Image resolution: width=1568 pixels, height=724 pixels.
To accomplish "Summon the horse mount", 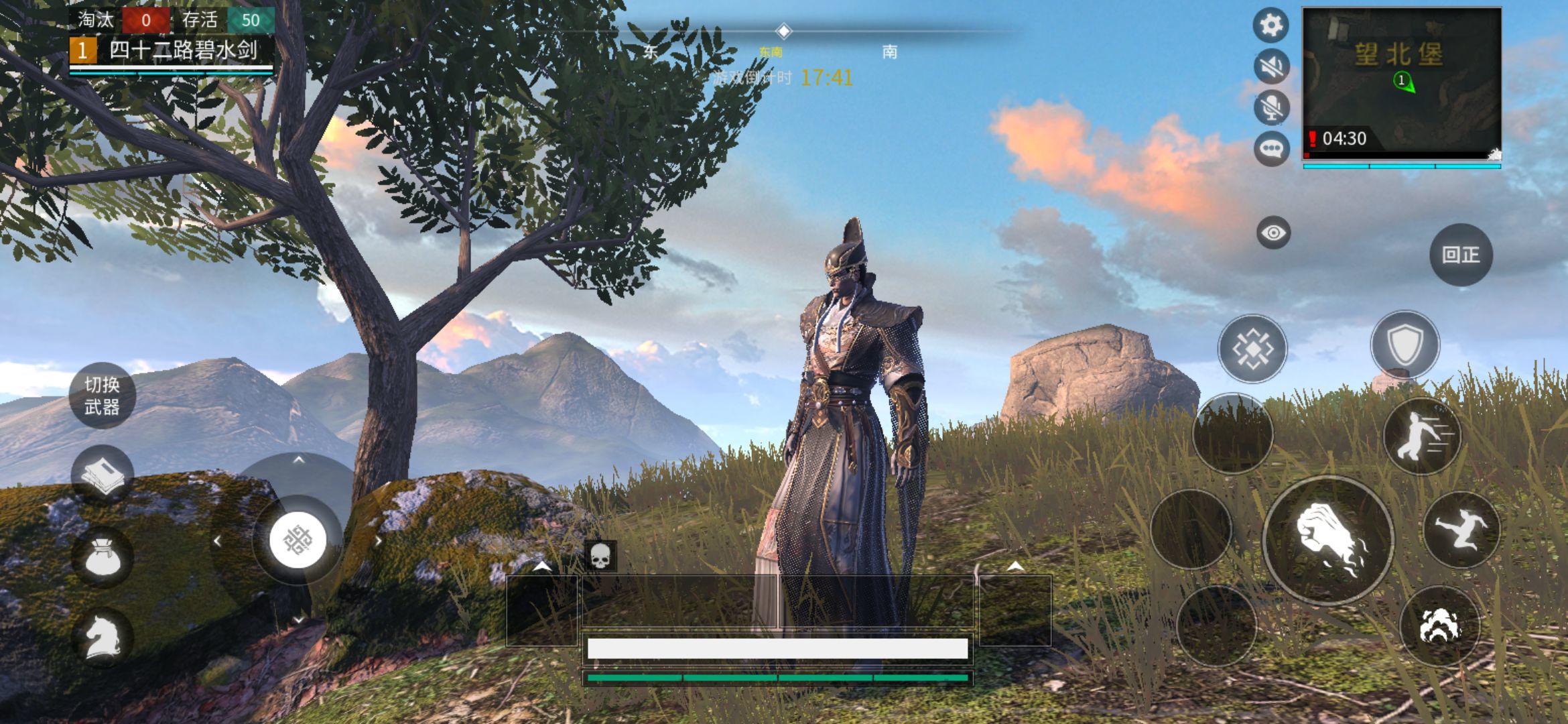I will pyautogui.click(x=102, y=636).
